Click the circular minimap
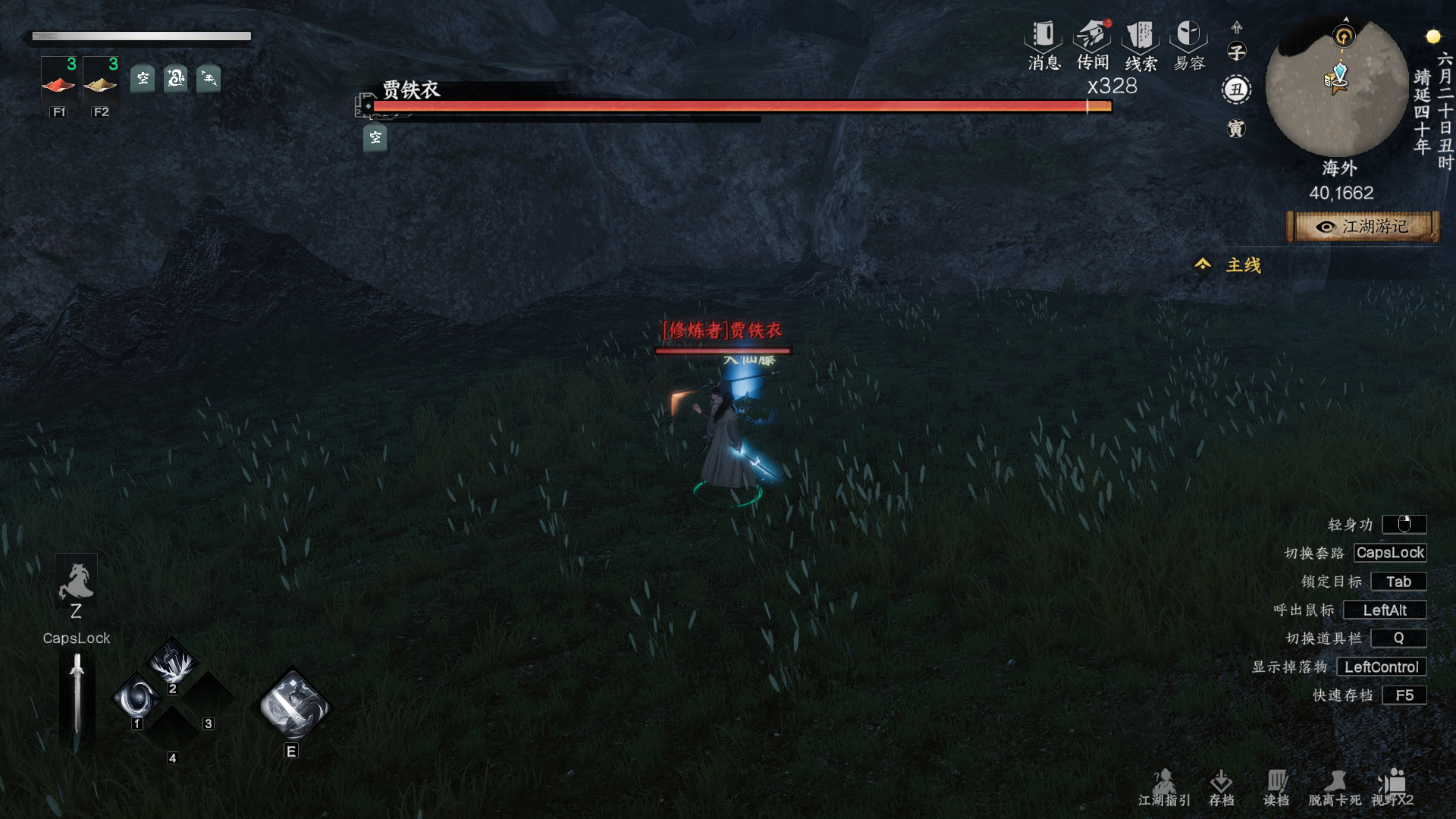Screen dimensions: 1456x819 (x=1338, y=87)
